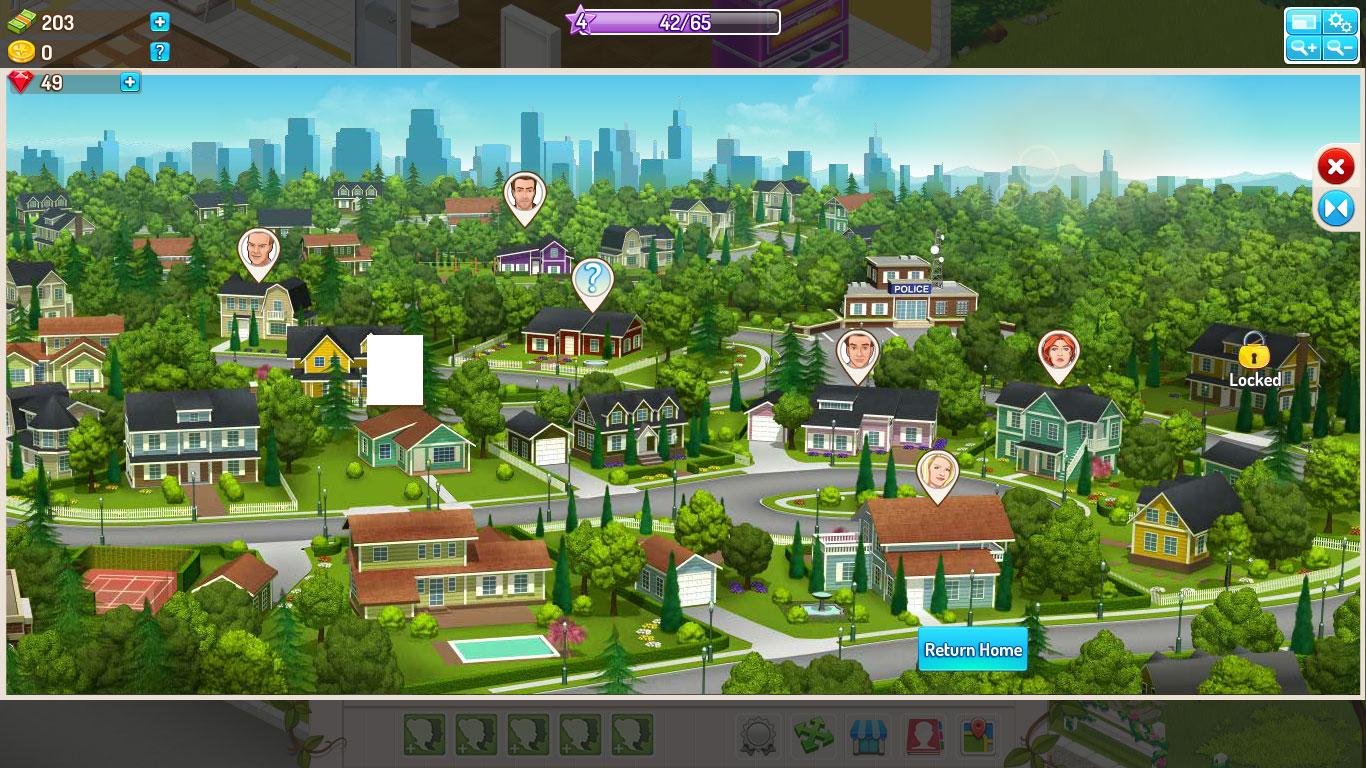Close the neighborhood map with red X
1366x768 pixels.
coord(1335,167)
